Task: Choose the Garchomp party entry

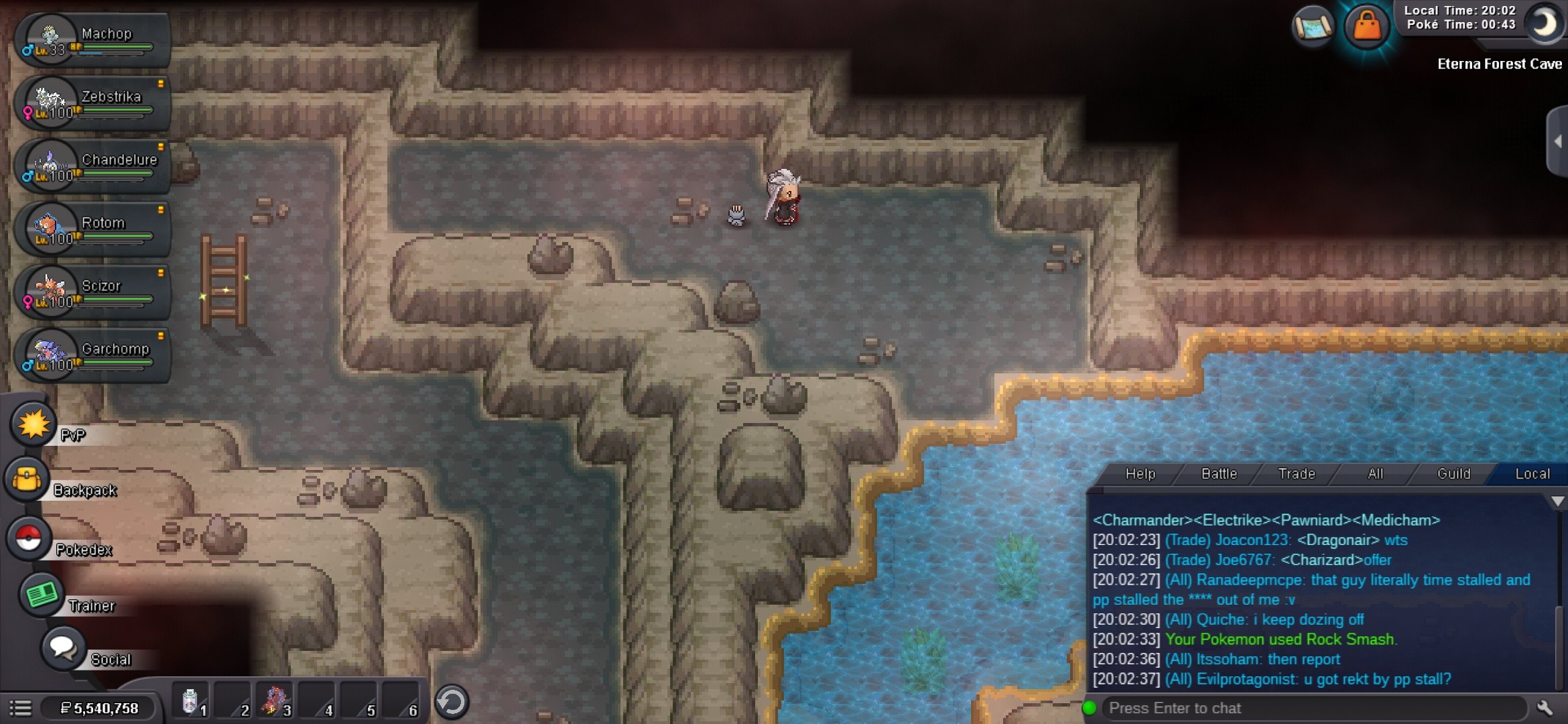Action: pyautogui.click(x=92, y=356)
